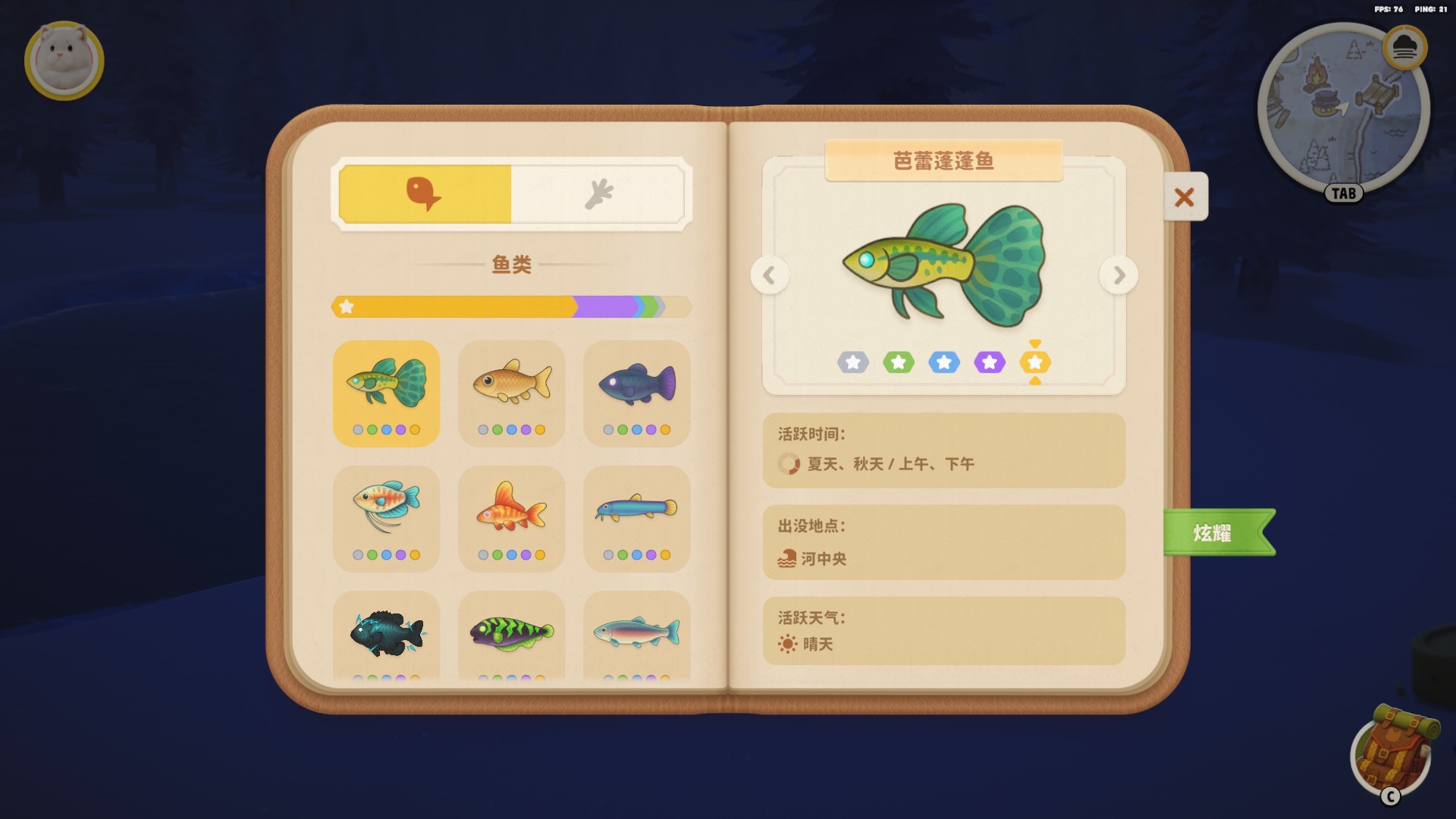1456x819 pixels.
Task: Choose the gold star quality badge
Action: coord(1035,362)
